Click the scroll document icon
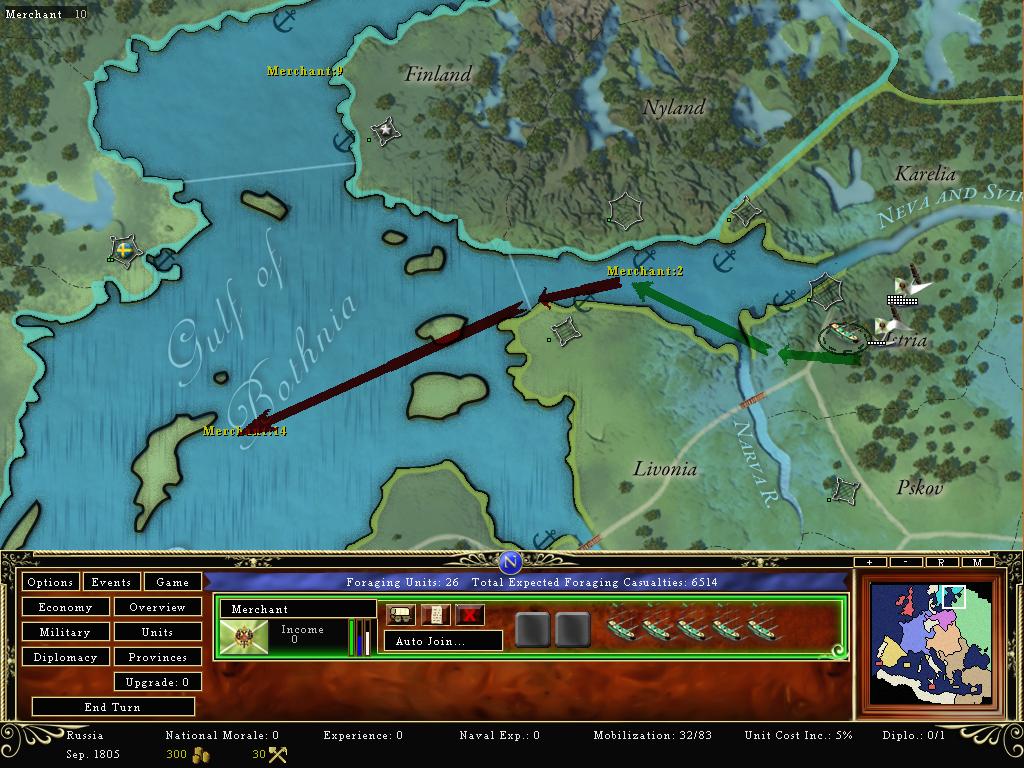Image resolution: width=1024 pixels, height=768 pixels. pyautogui.click(x=435, y=615)
